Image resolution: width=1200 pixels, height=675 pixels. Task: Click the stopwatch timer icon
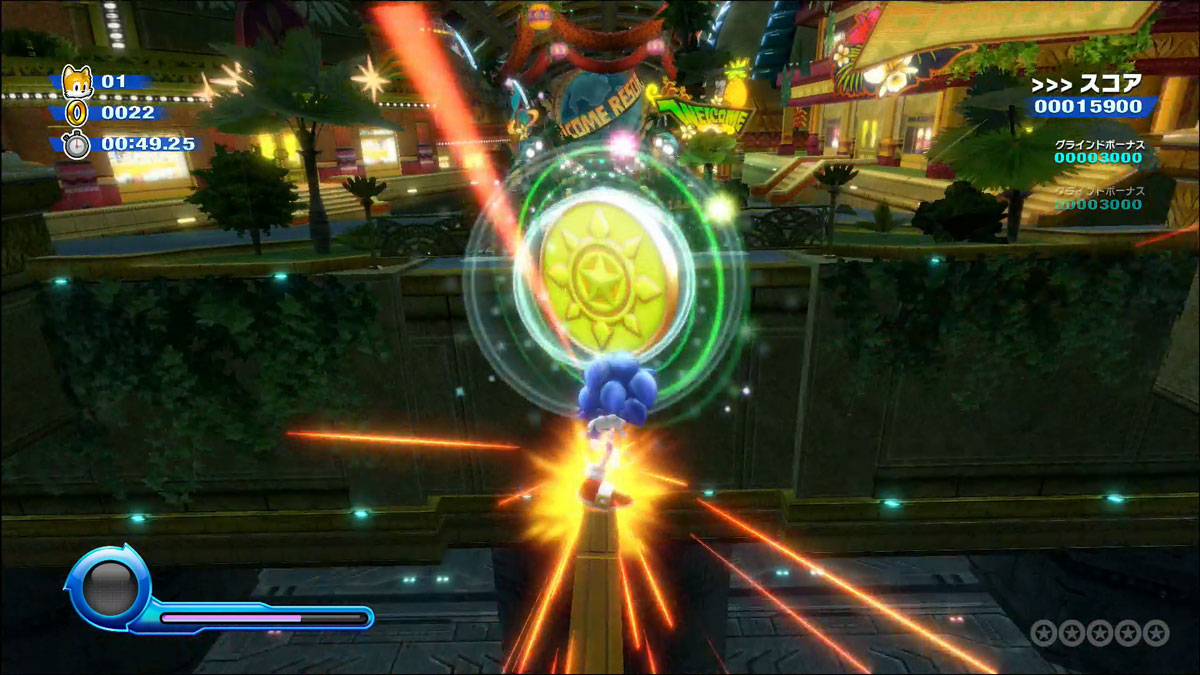tap(78, 144)
